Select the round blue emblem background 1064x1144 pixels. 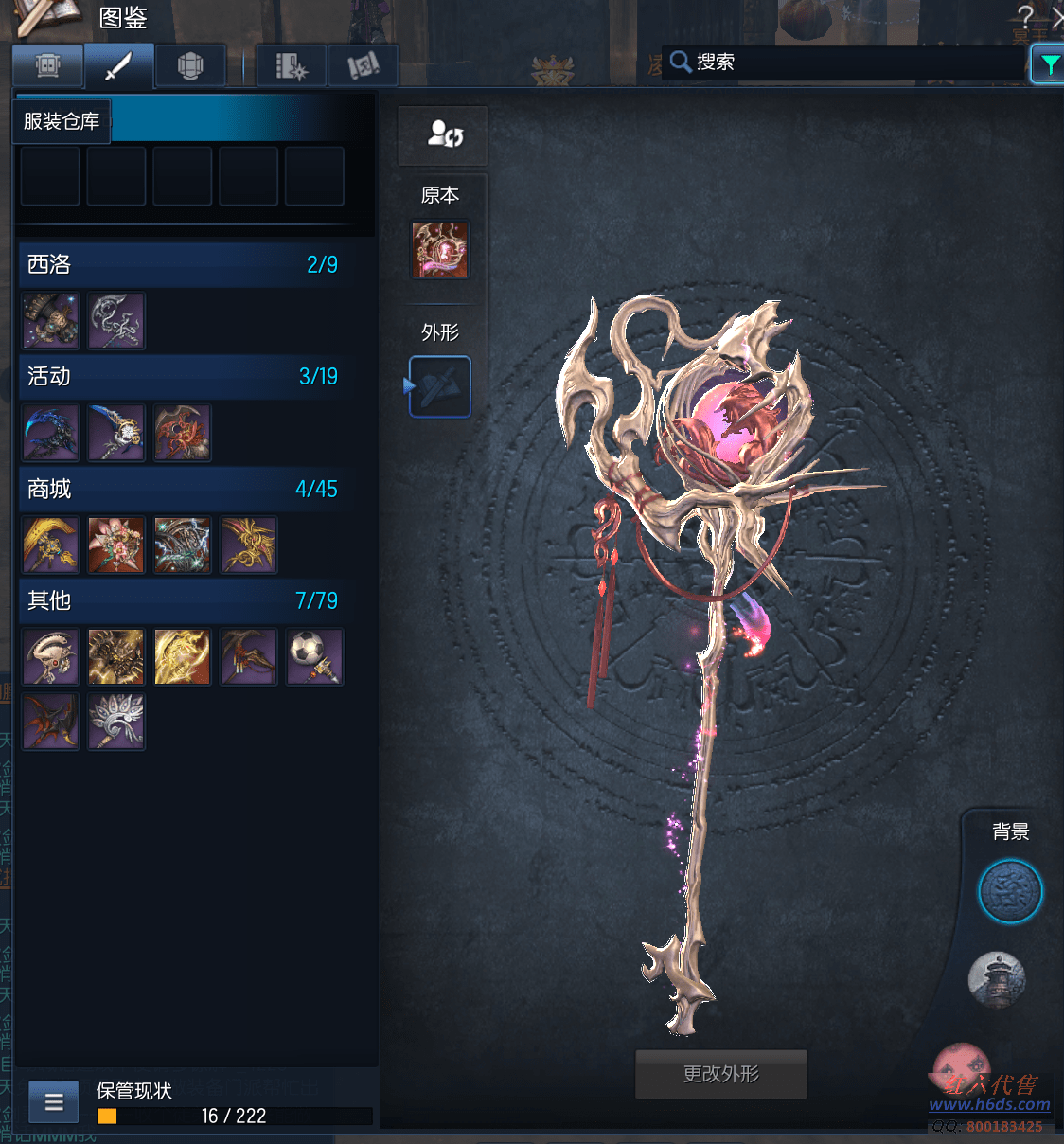[x=1010, y=891]
